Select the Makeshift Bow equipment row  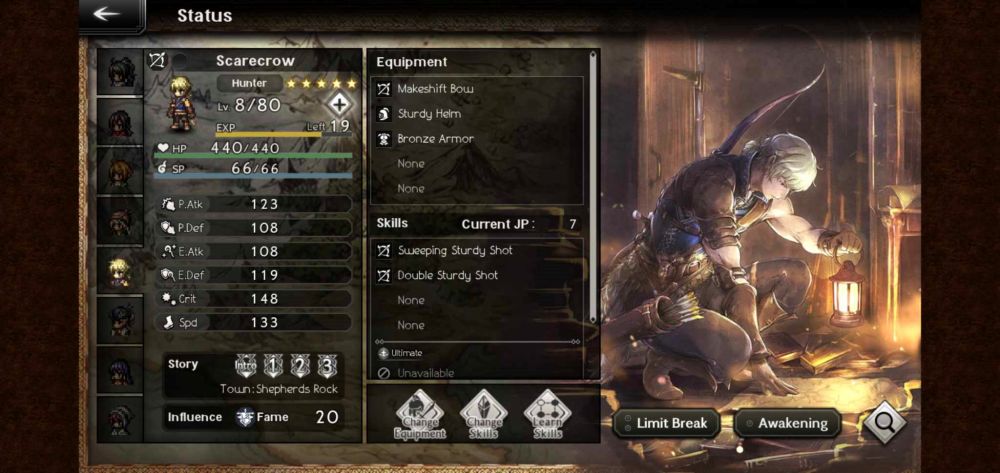(x=476, y=89)
